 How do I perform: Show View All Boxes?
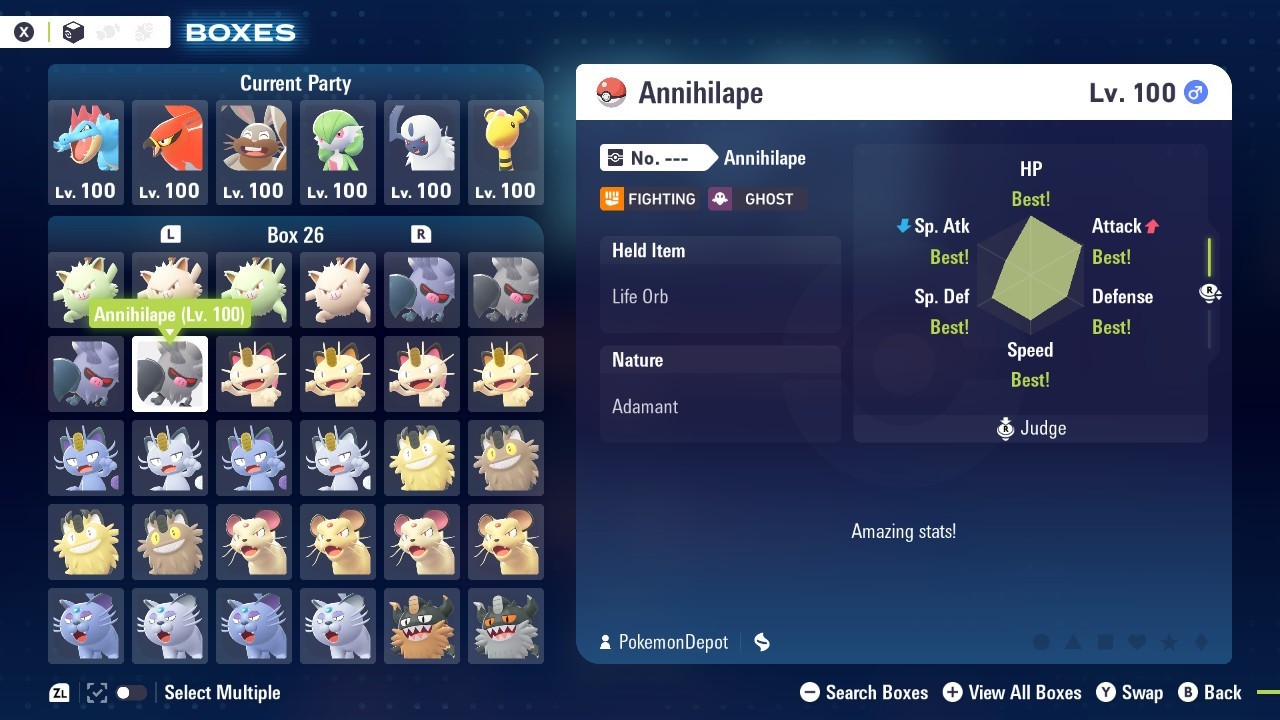pos(1012,692)
